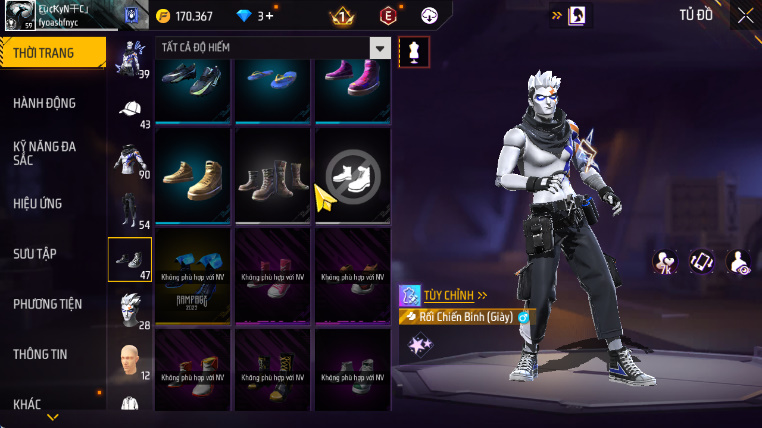Toggle the mannequin preview button
The width and height of the screenshot is (762, 428).
414,52
